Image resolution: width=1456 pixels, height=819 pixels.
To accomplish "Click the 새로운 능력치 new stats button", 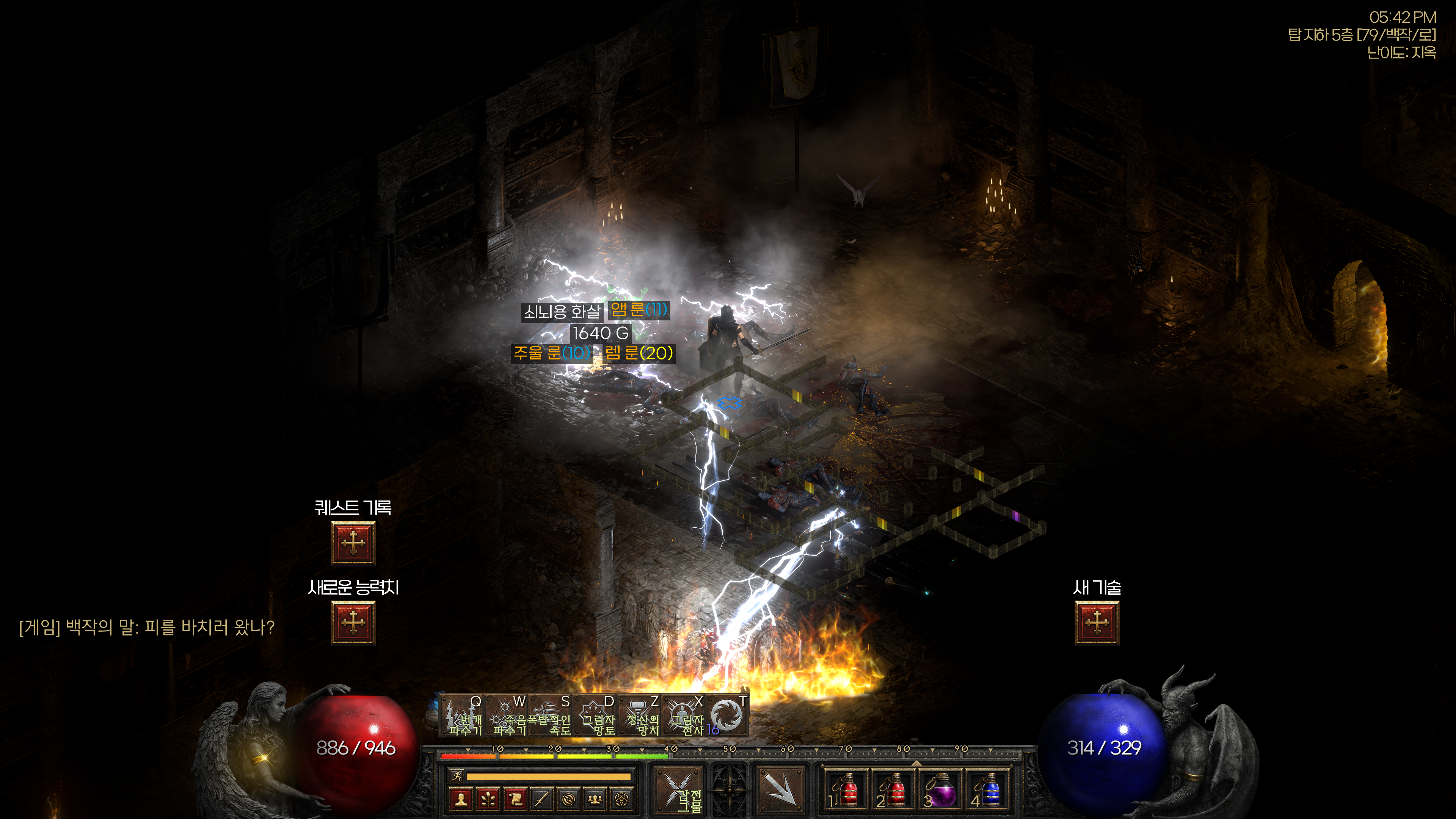I will pyautogui.click(x=353, y=622).
